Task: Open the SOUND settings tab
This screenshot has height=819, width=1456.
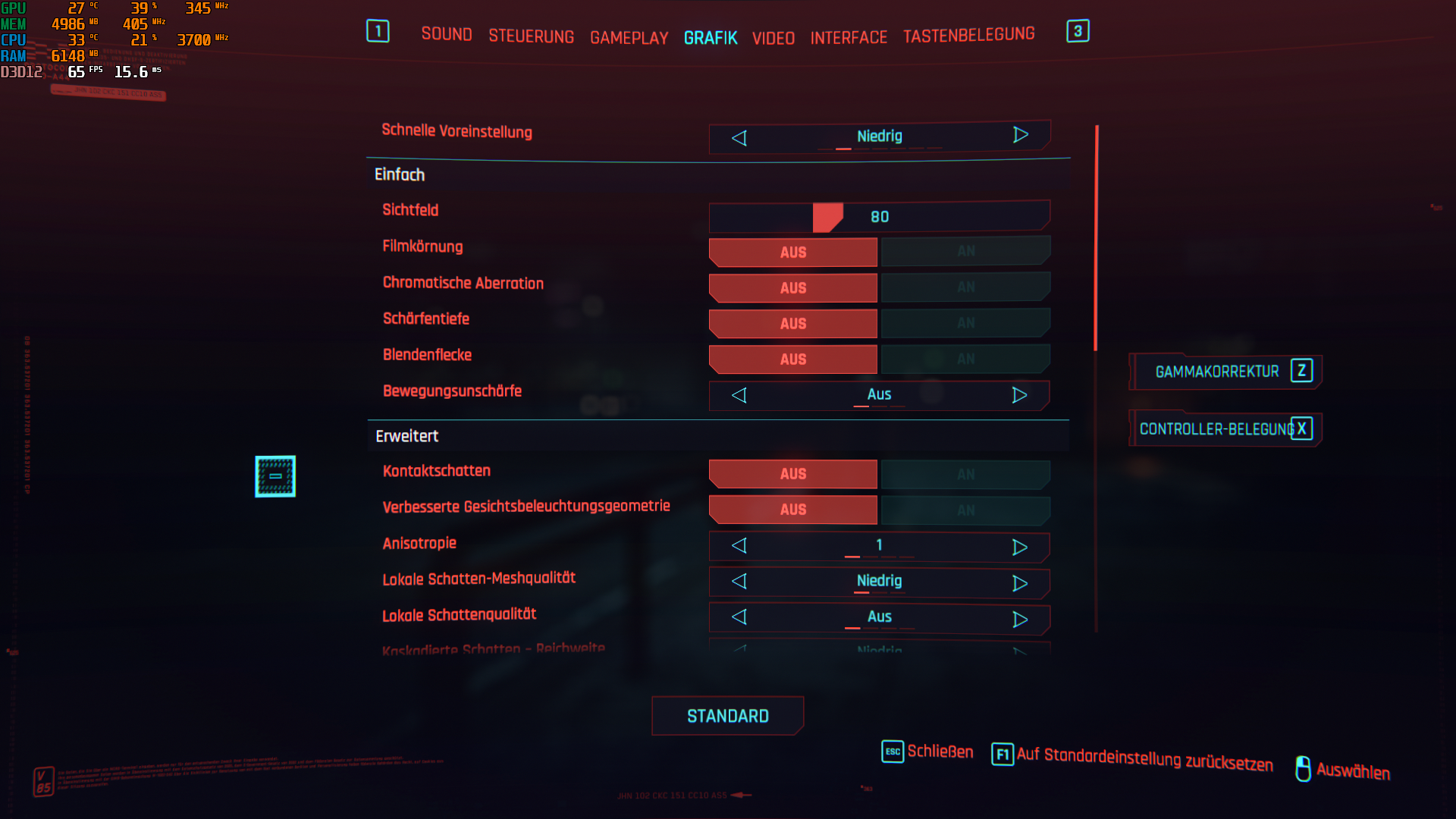Action: (x=447, y=34)
